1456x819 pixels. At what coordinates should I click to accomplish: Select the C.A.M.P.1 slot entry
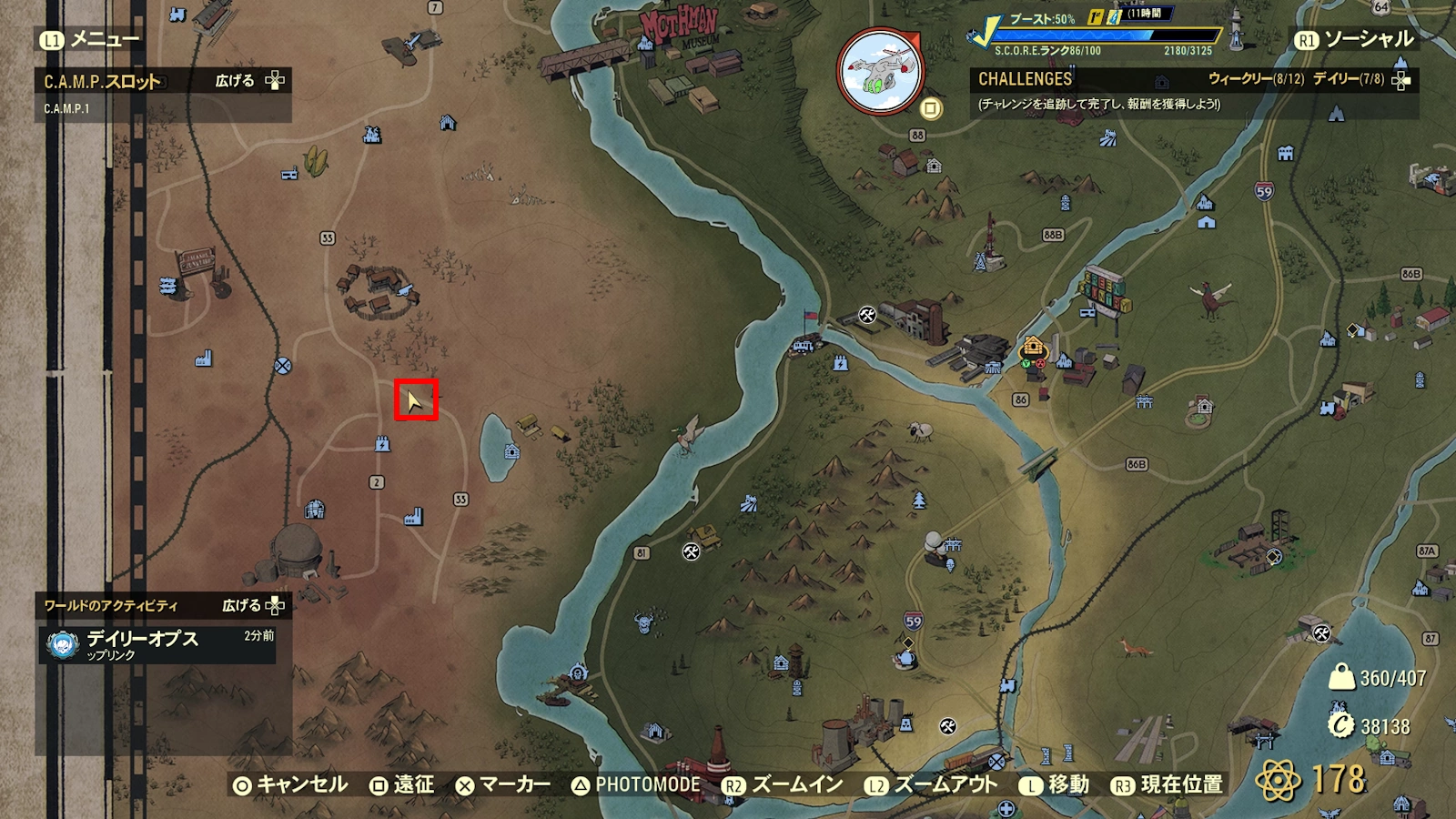click(x=67, y=108)
